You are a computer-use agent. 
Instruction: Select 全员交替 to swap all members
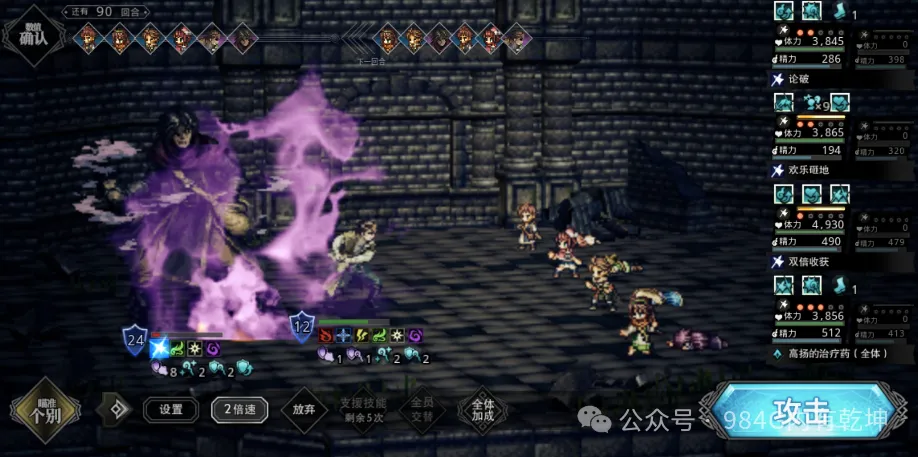point(422,409)
